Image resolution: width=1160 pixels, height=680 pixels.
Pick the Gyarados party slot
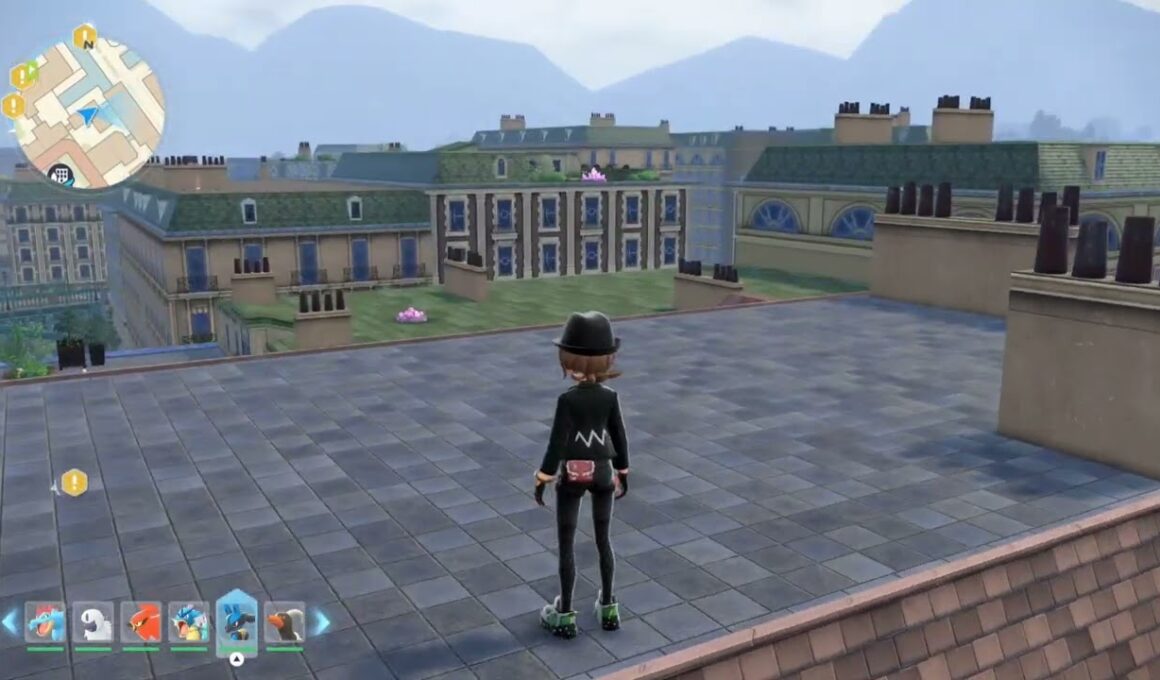[189, 621]
